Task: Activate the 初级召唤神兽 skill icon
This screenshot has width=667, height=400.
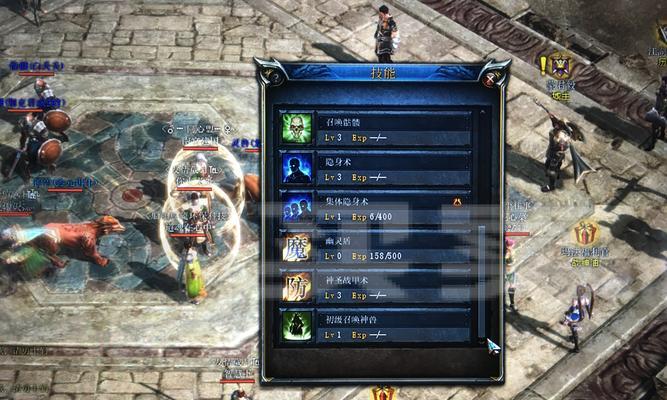Action: [296, 326]
